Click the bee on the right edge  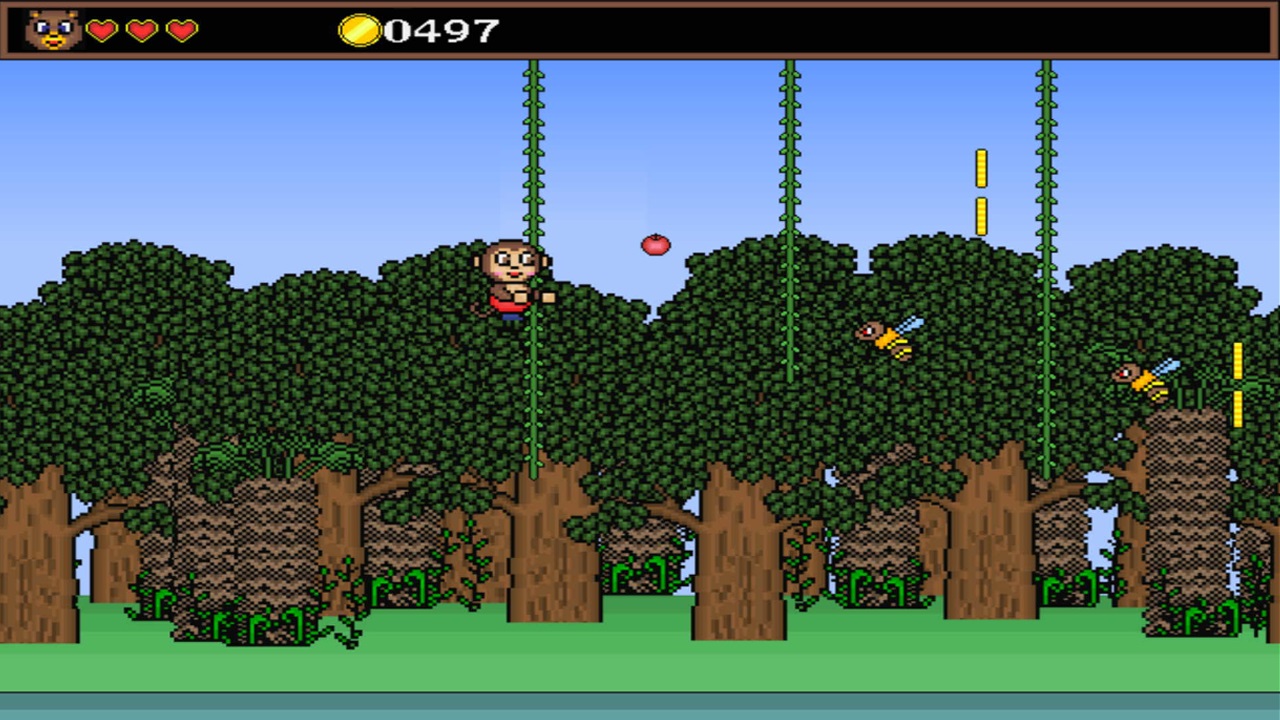coord(1140,380)
